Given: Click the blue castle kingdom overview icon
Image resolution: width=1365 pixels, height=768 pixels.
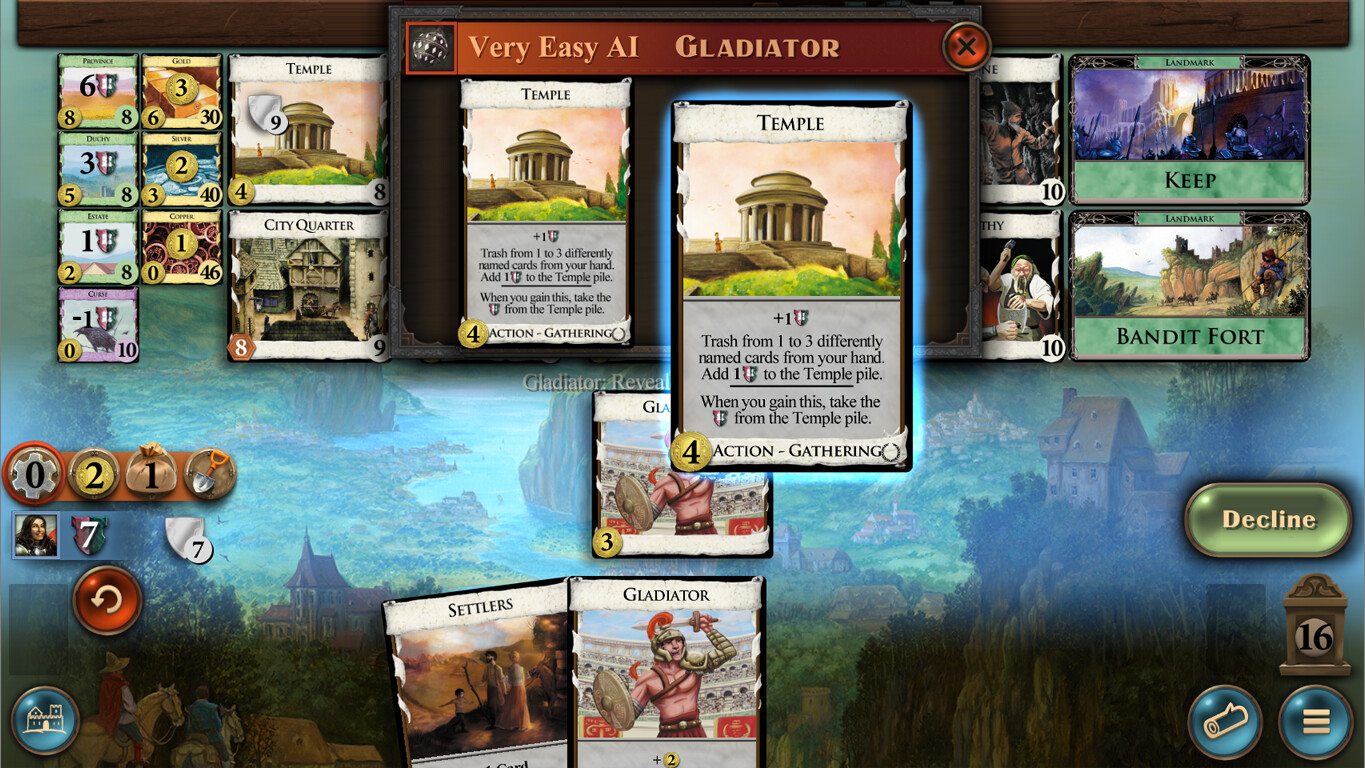Looking at the screenshot, I should tap(45, 722).
